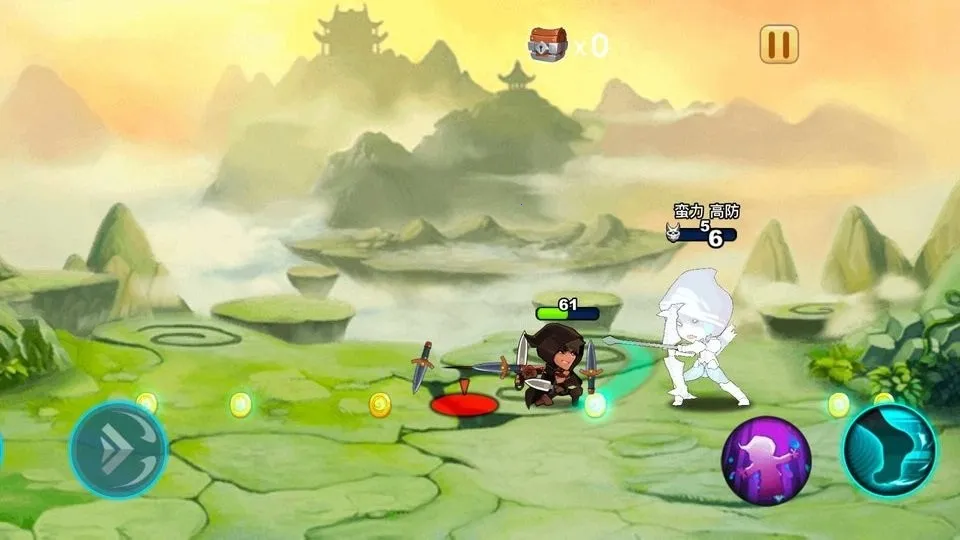This screenshot has height=540, width=960.
Task: Pause the game with the pause button
Action: click(x=779, y=44)
